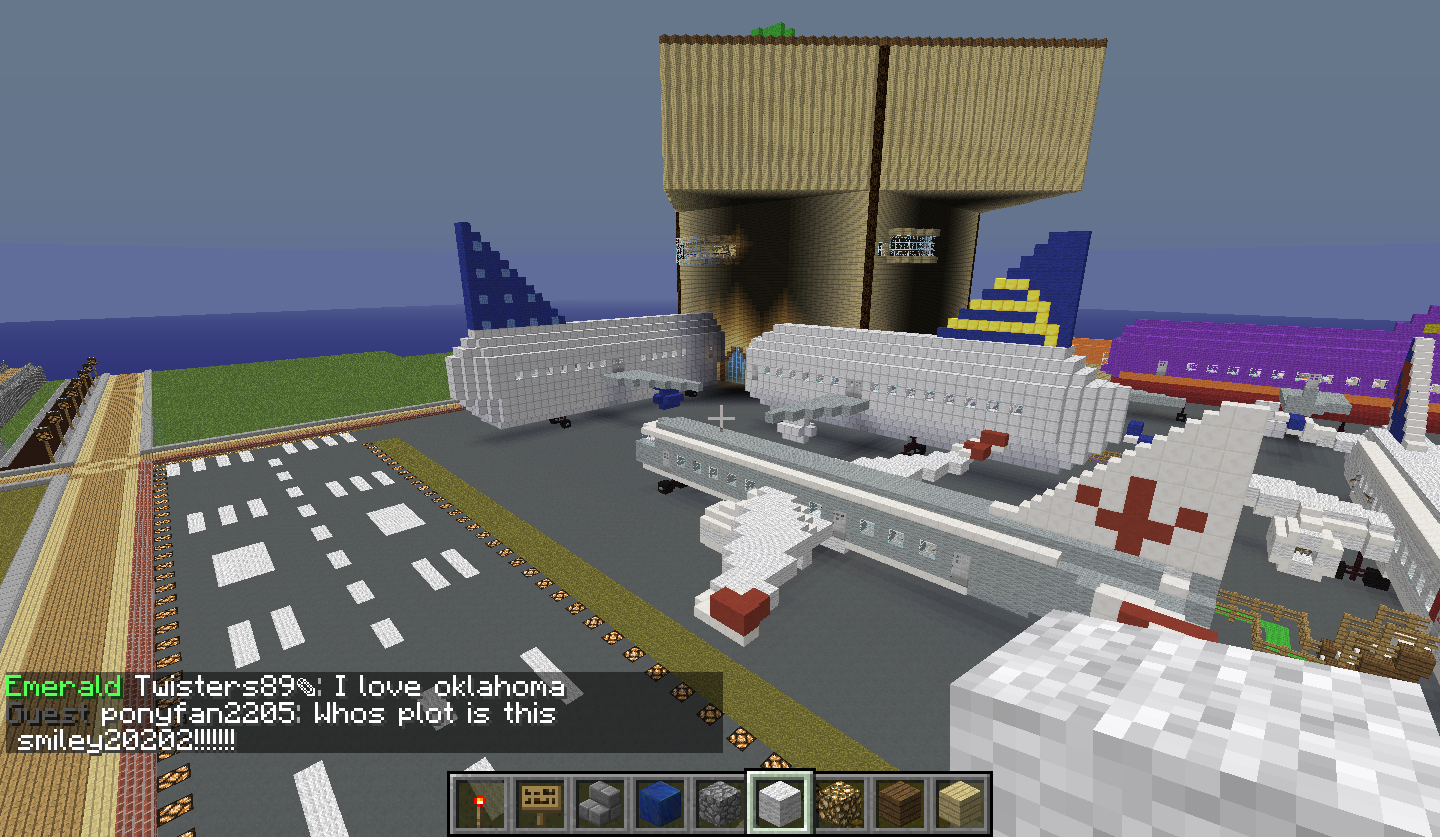Select the wooden sign hotbar slot
Image resolution: width=1440 pixels, height=837 pixels.
click(x=539, y=802)
